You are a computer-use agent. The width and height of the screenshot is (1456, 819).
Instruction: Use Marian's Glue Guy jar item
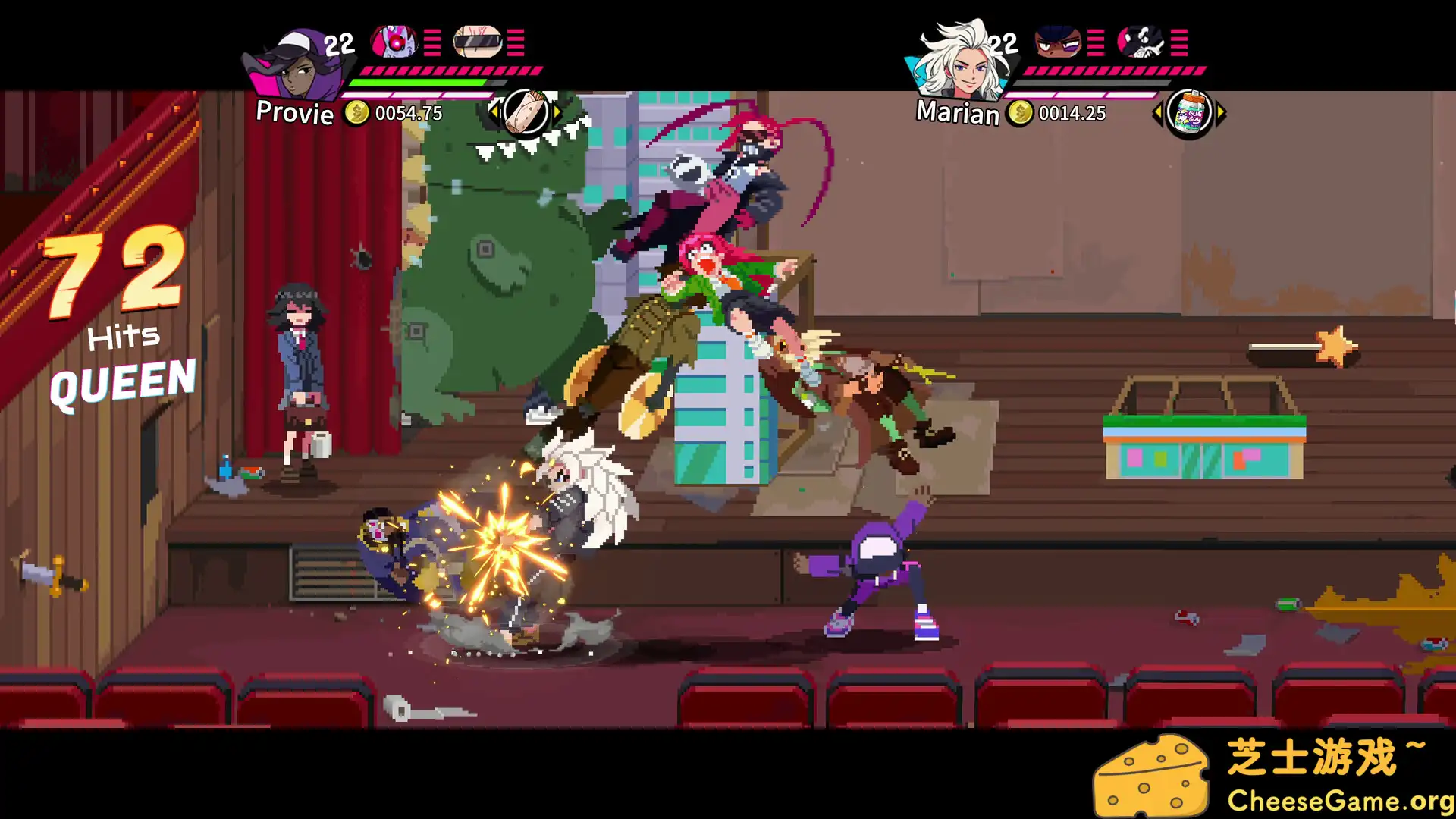(1189, 114)
